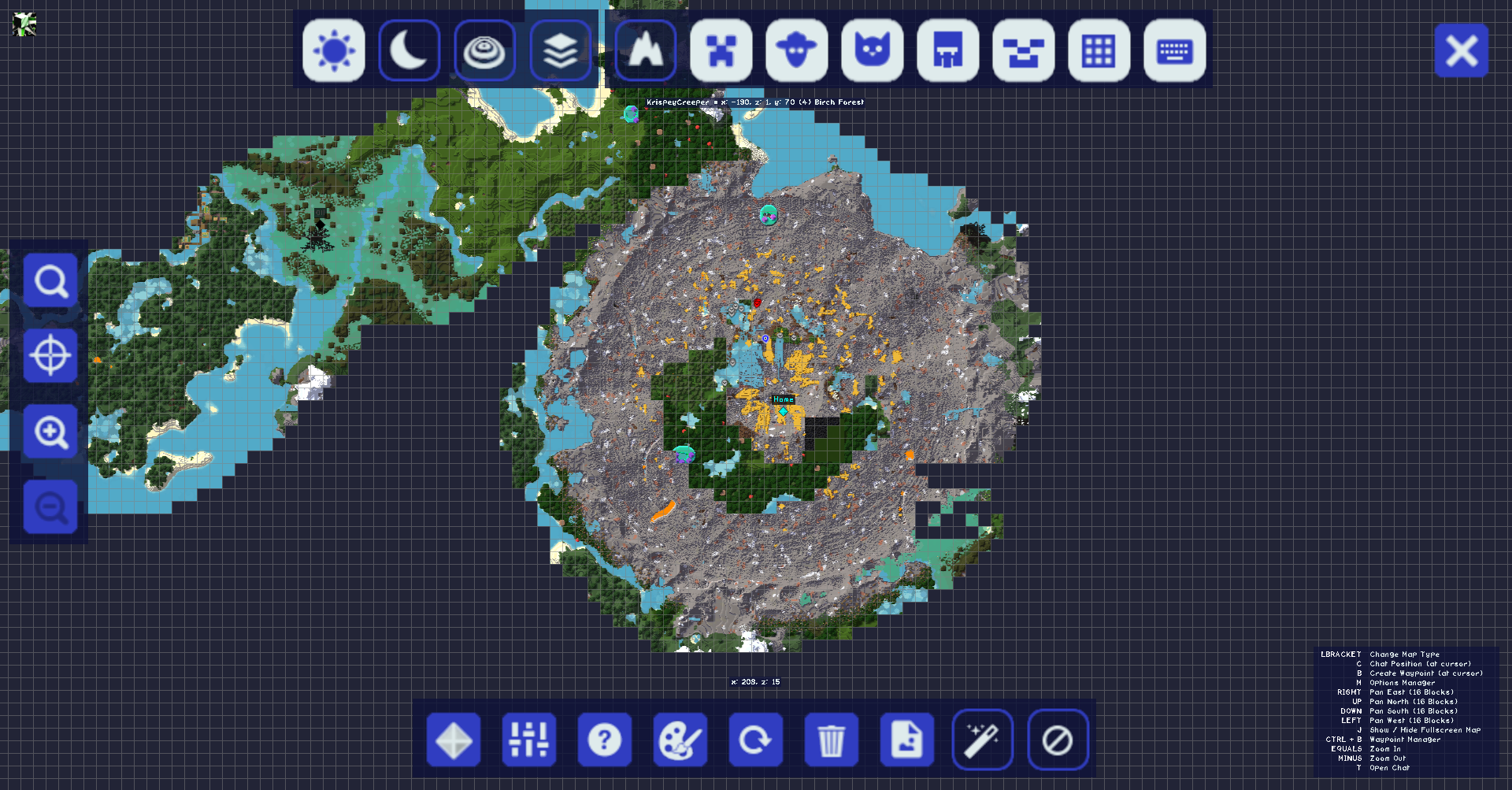The height and width of the screenshot is (790, 1512).
Task: Switch to the Caves mountain map view
Action: 645,51
